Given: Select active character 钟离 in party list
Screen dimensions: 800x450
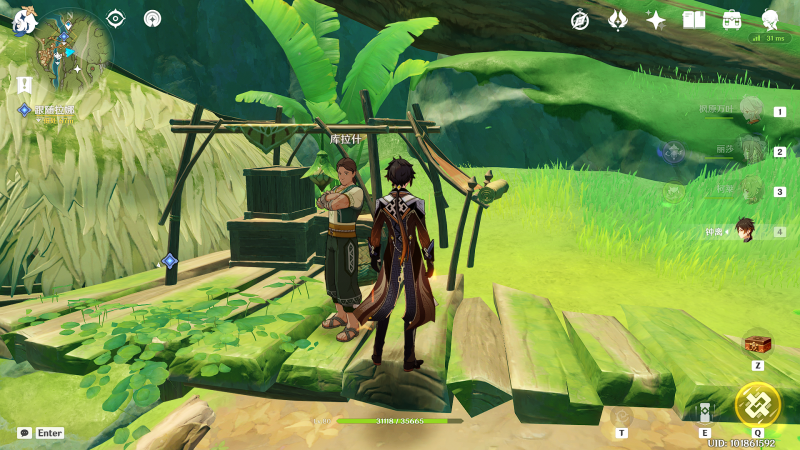Looking at the screenshot, I should point(745,231).
